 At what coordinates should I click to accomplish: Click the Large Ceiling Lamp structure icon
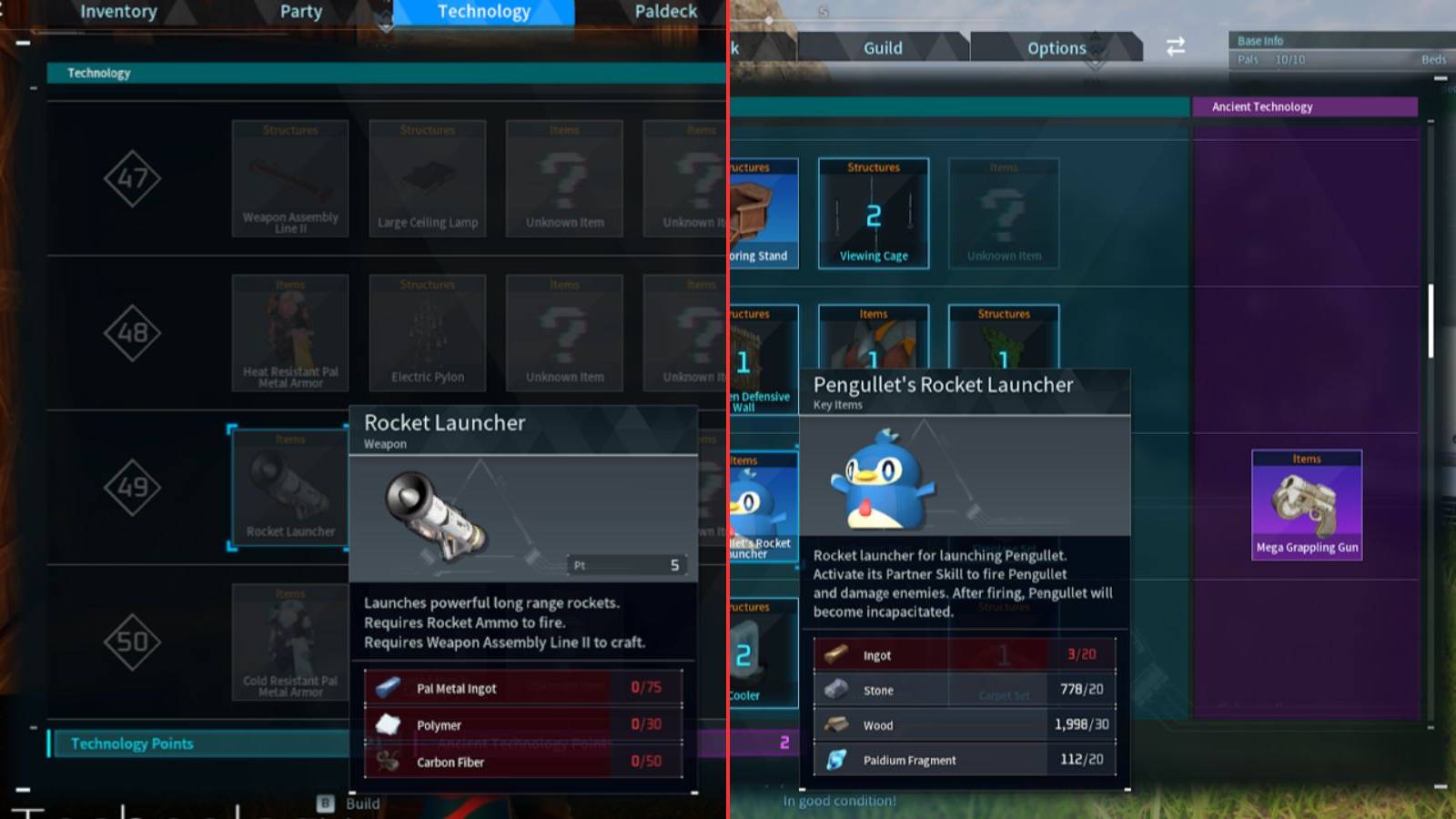426,179
